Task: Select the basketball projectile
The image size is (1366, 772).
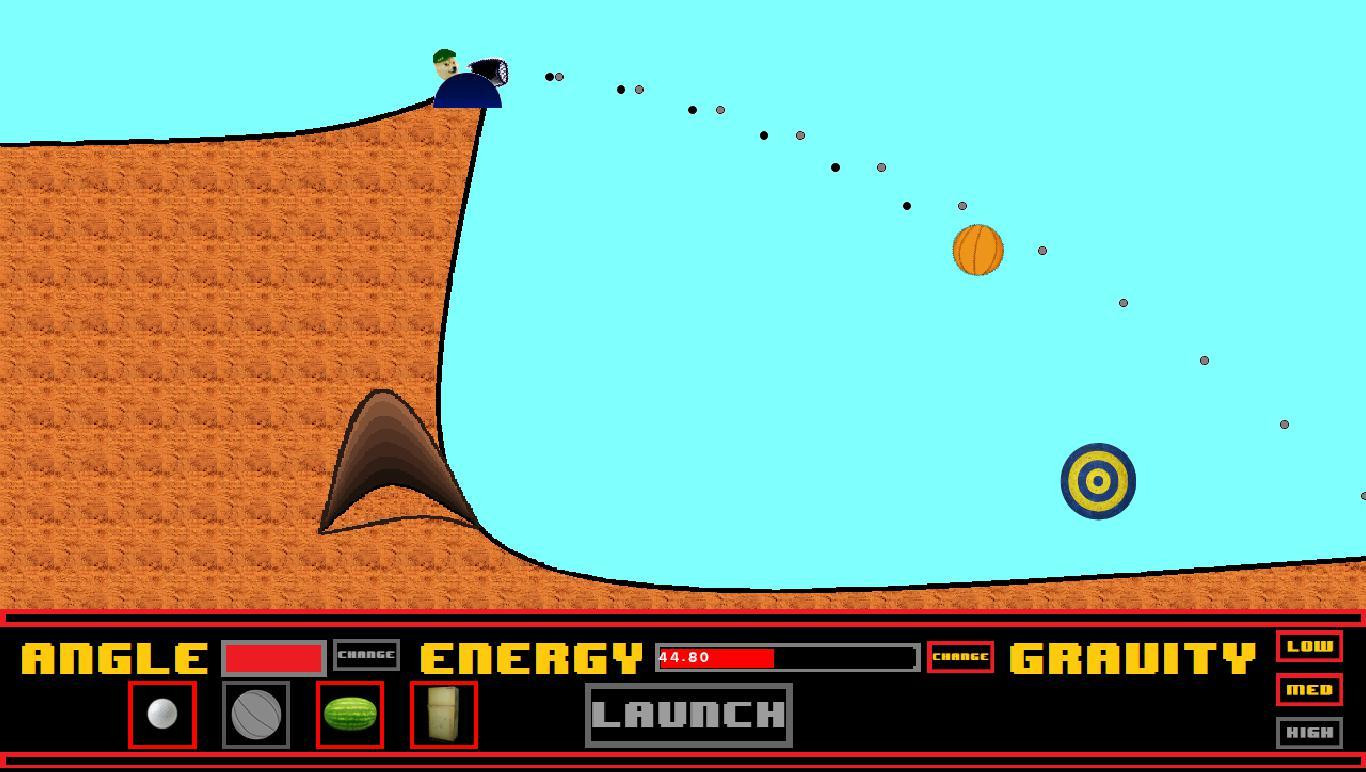Action: pos(255,713)
